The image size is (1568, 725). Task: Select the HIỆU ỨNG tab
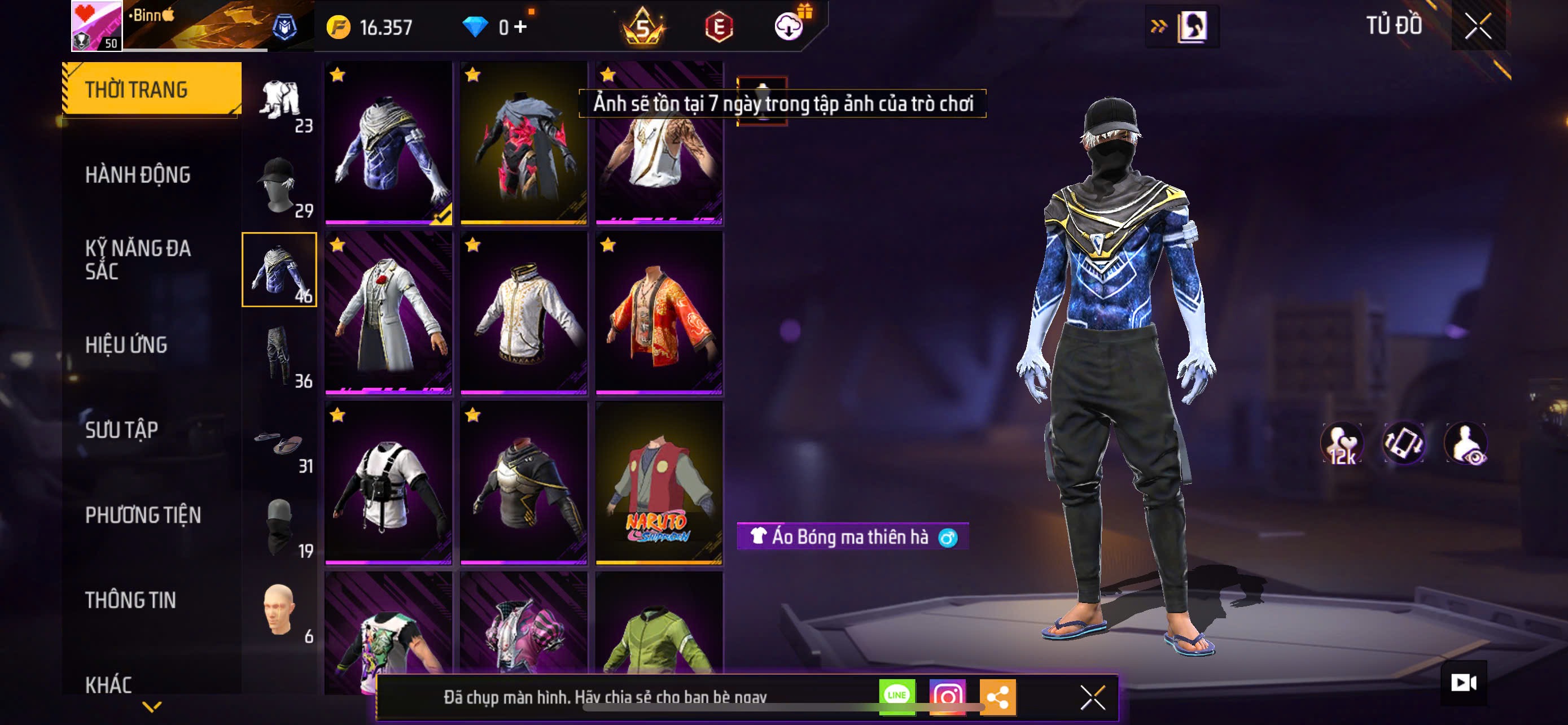coord(126,344)
